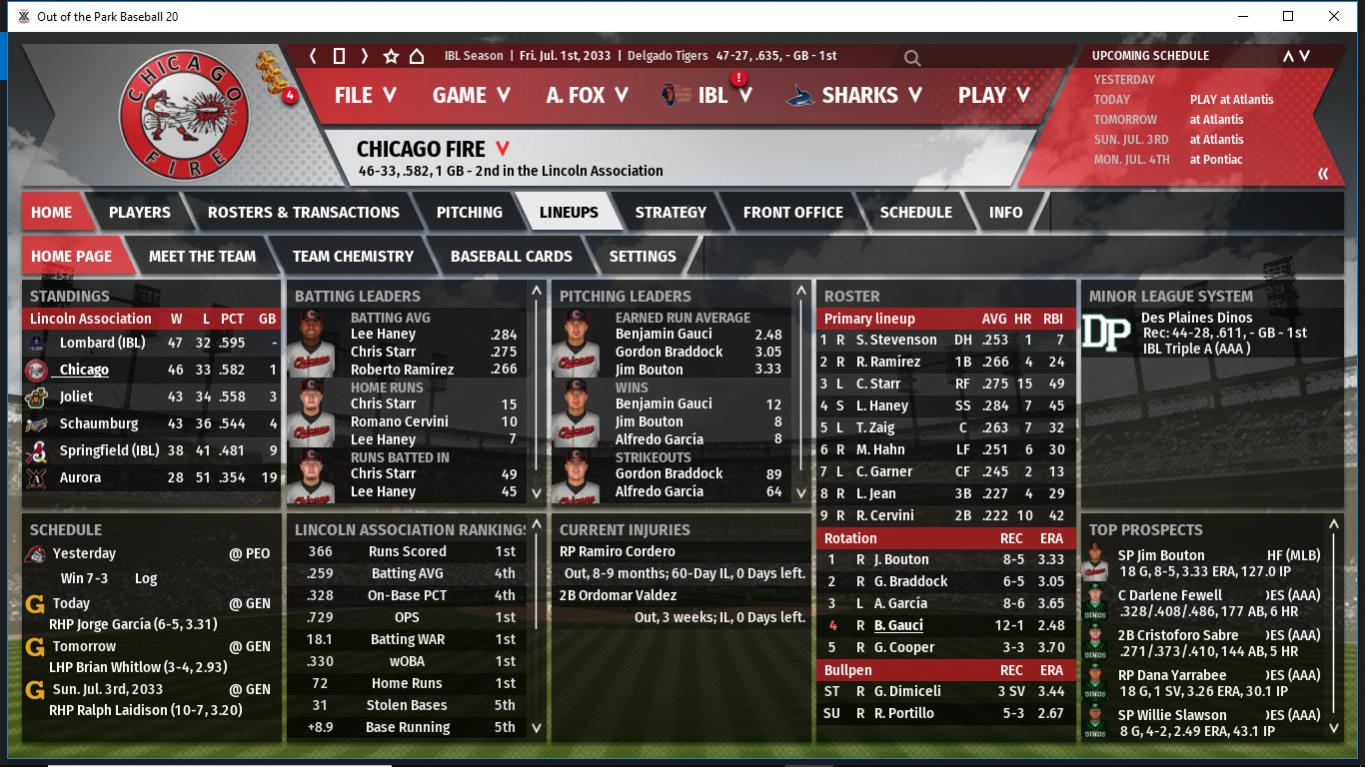
Task: Switch to the PLAYERS tab
Action: (139, 212)
